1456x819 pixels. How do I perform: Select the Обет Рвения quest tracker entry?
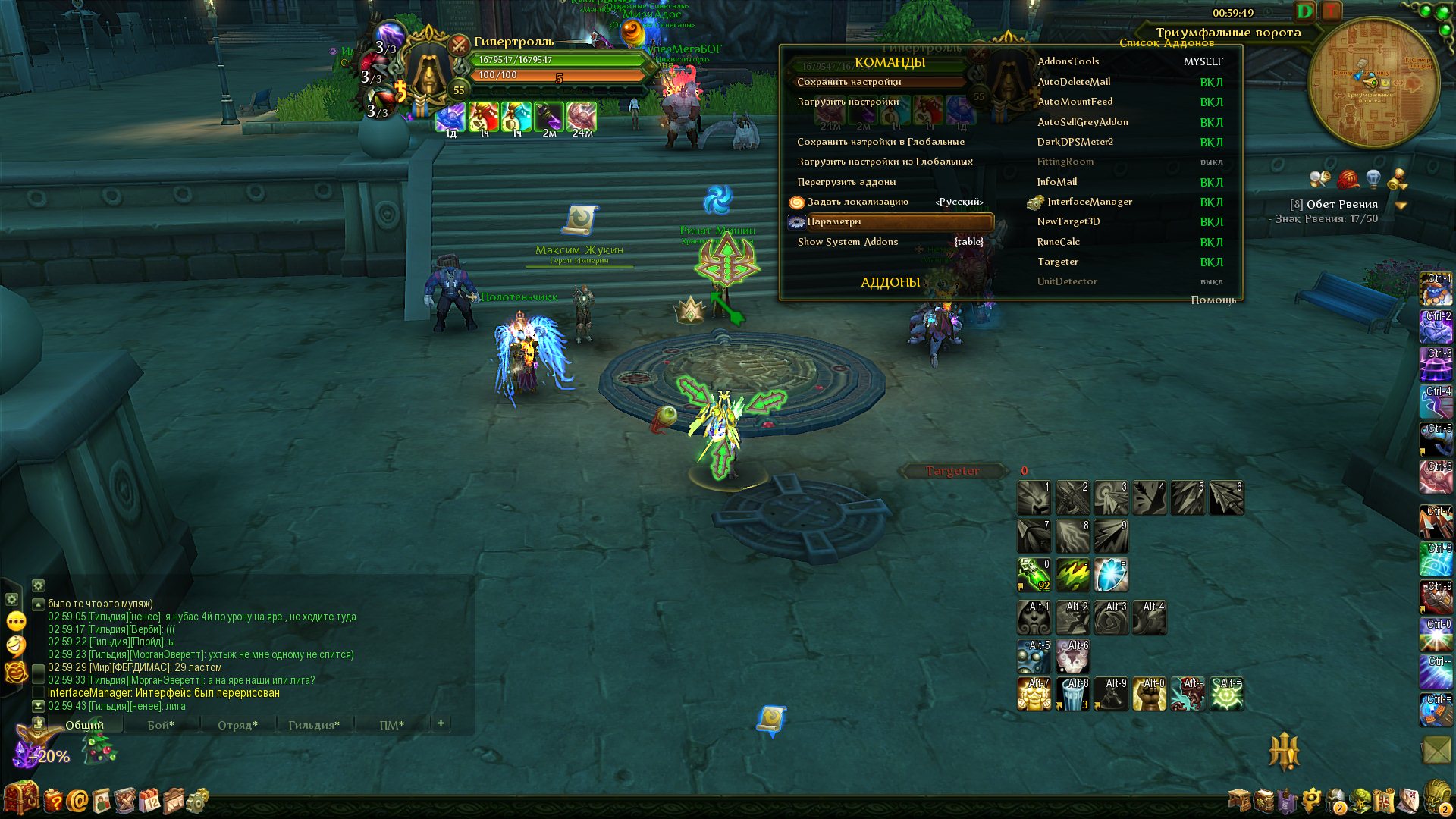pos(1341,204)
